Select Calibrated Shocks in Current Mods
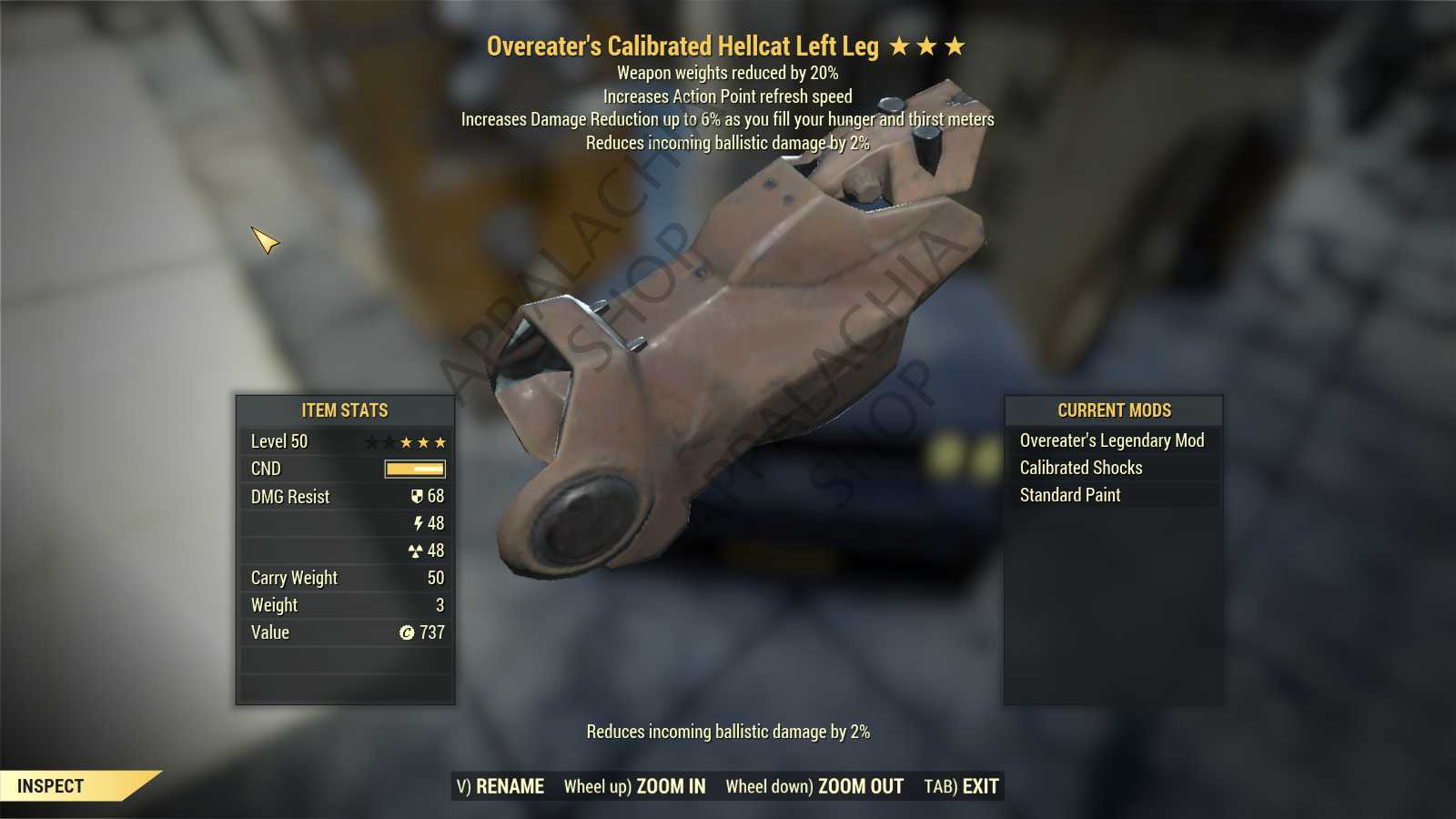This screenshot has width=1456, height=819. coord(1080,468)
